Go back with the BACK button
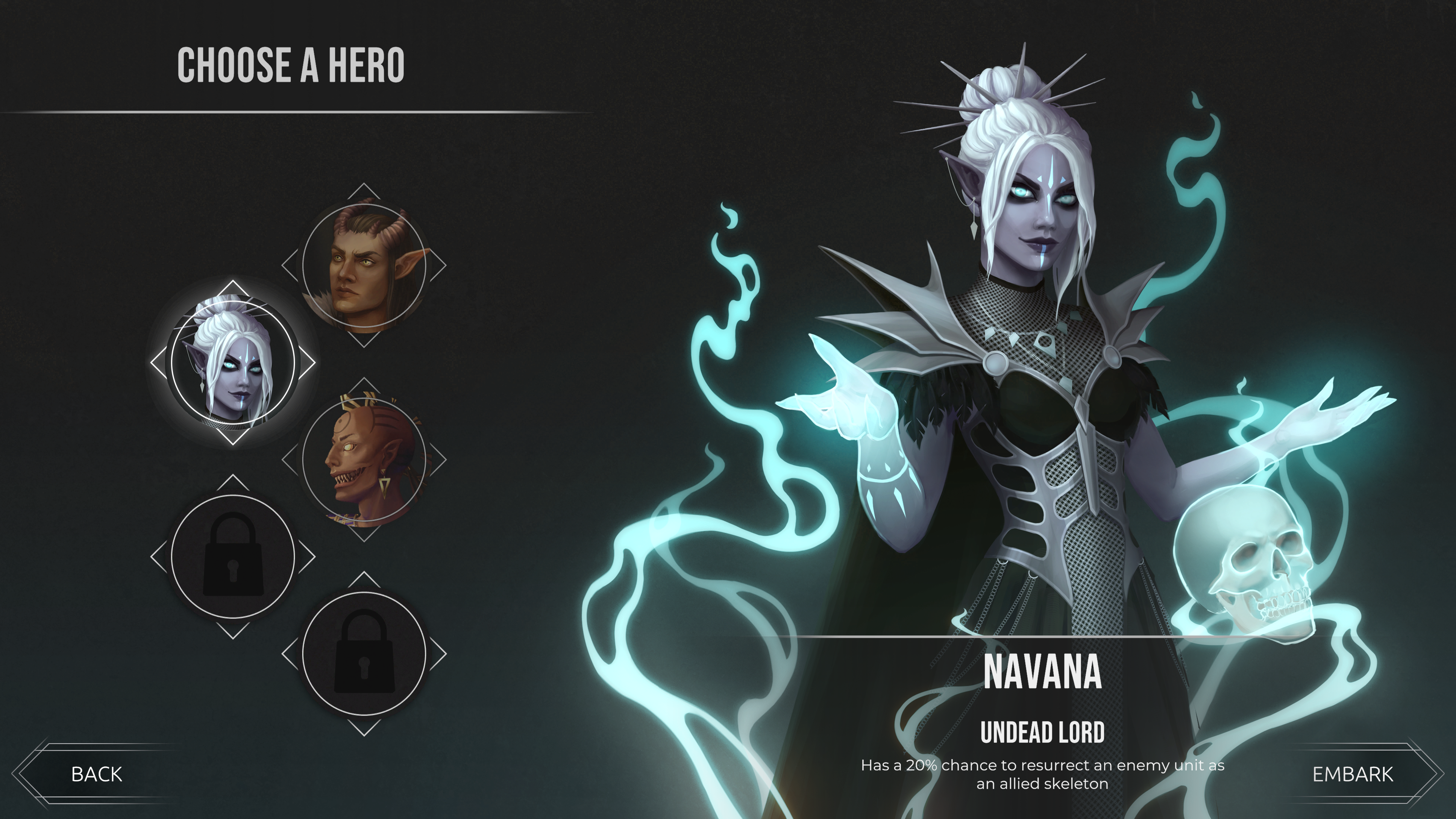Screen dimensions: 1456x819 (97, 774)
